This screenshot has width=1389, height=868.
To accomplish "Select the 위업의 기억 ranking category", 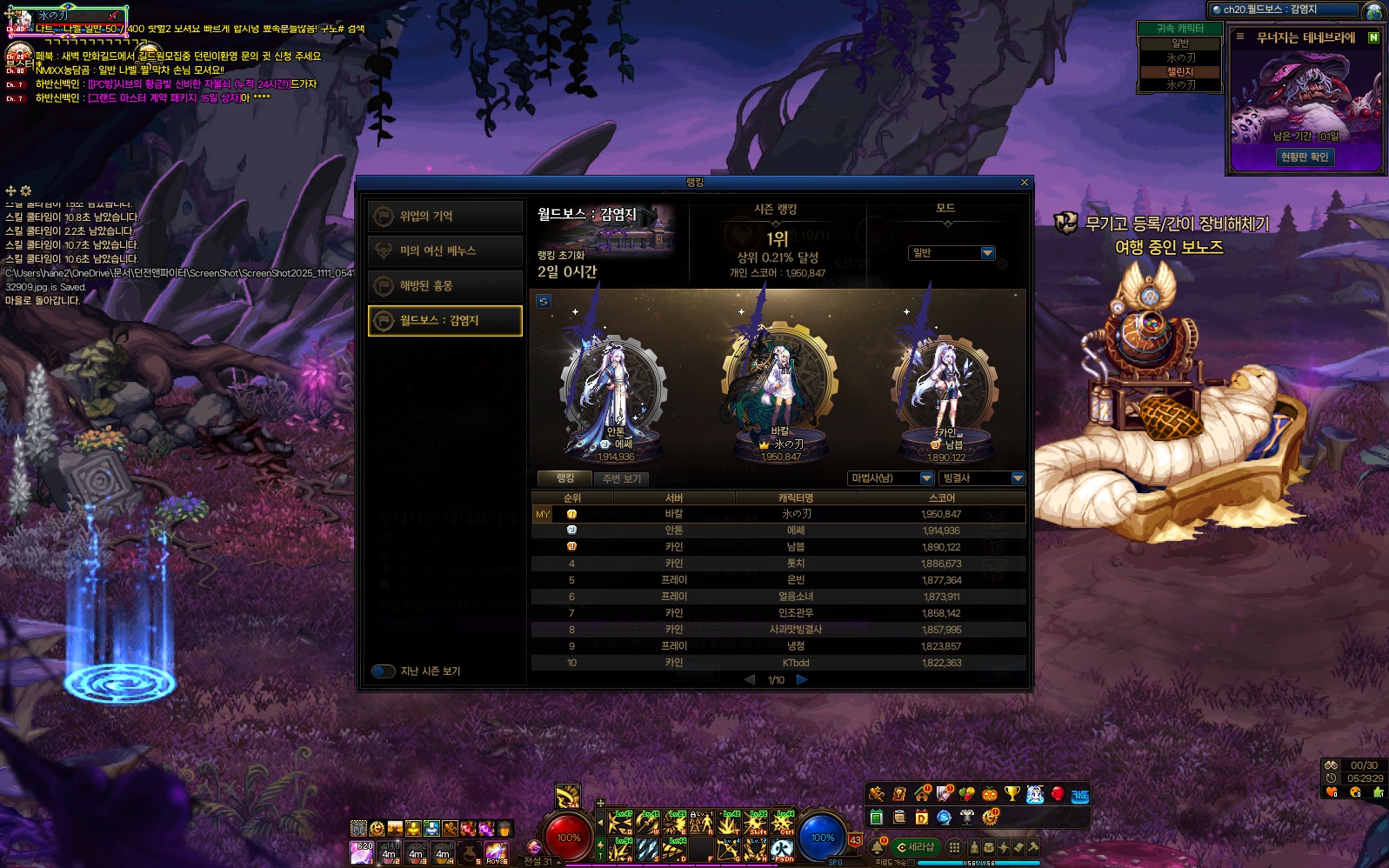I will pyautogui.click(x=444, y=216).
